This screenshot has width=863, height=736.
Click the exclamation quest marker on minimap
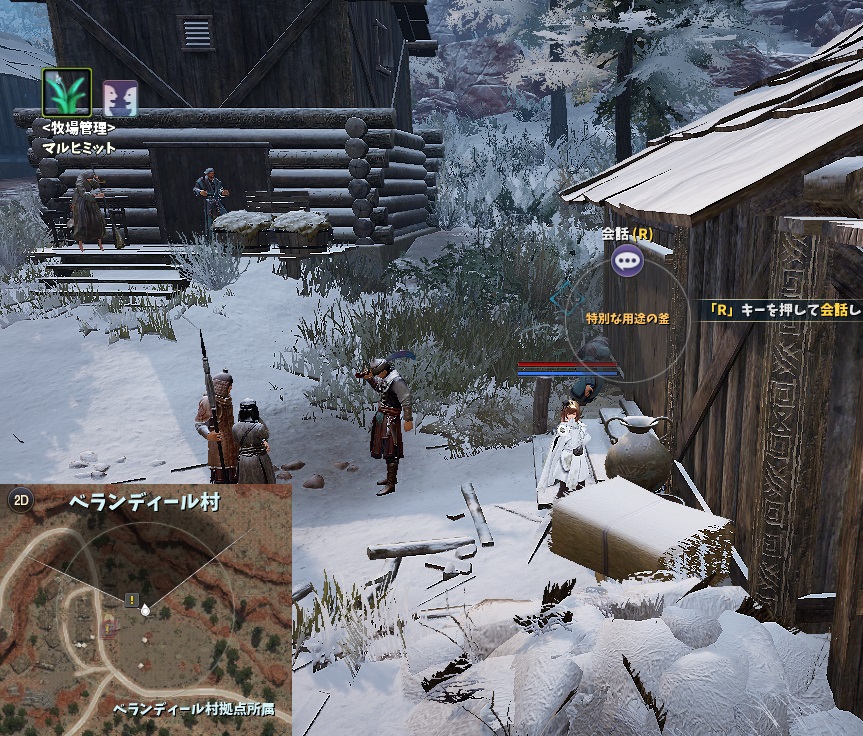coord(132,600)
